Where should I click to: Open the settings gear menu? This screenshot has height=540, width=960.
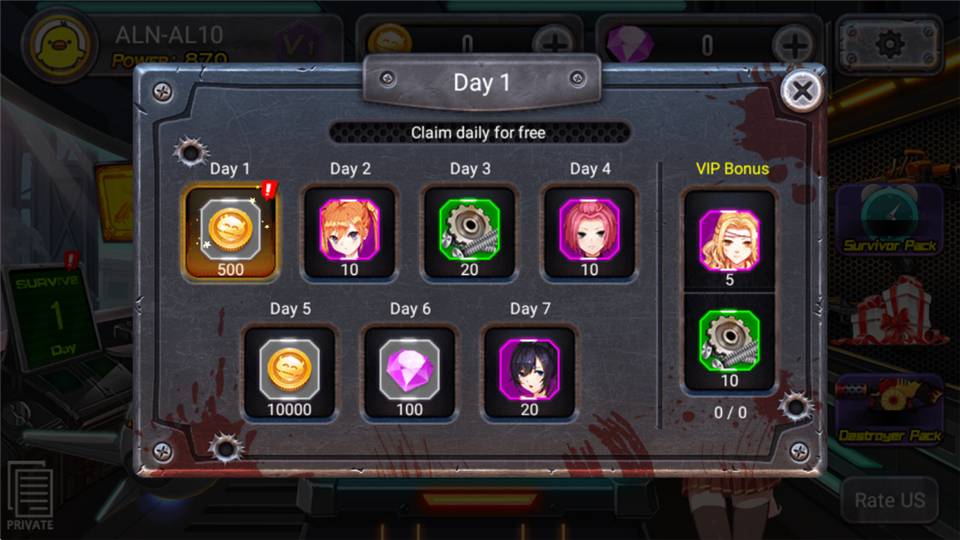pyautogui.click(x=888, y=44)
